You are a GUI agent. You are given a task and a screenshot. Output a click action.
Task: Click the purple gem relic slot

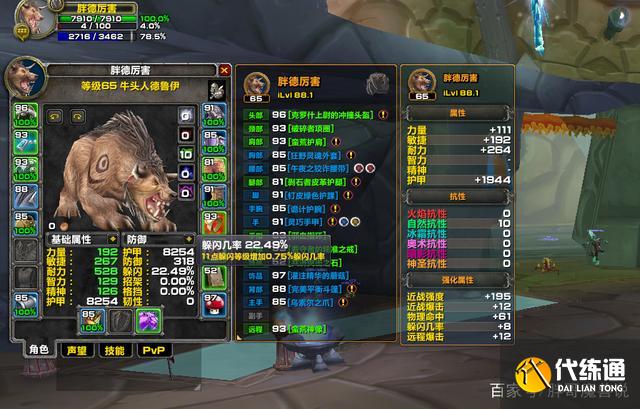coord(149,320)
